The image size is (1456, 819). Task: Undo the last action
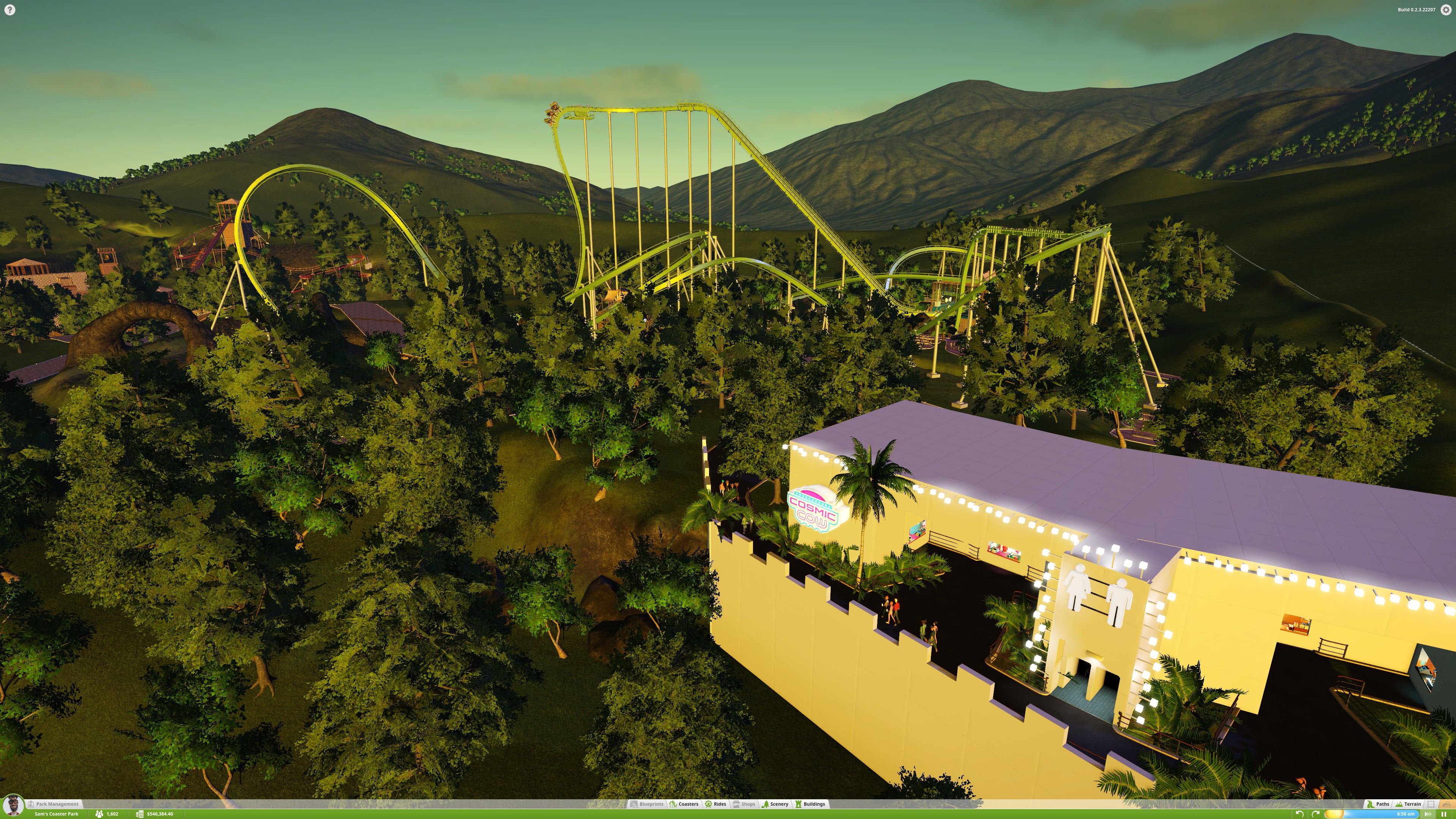tap(1299, 814)
